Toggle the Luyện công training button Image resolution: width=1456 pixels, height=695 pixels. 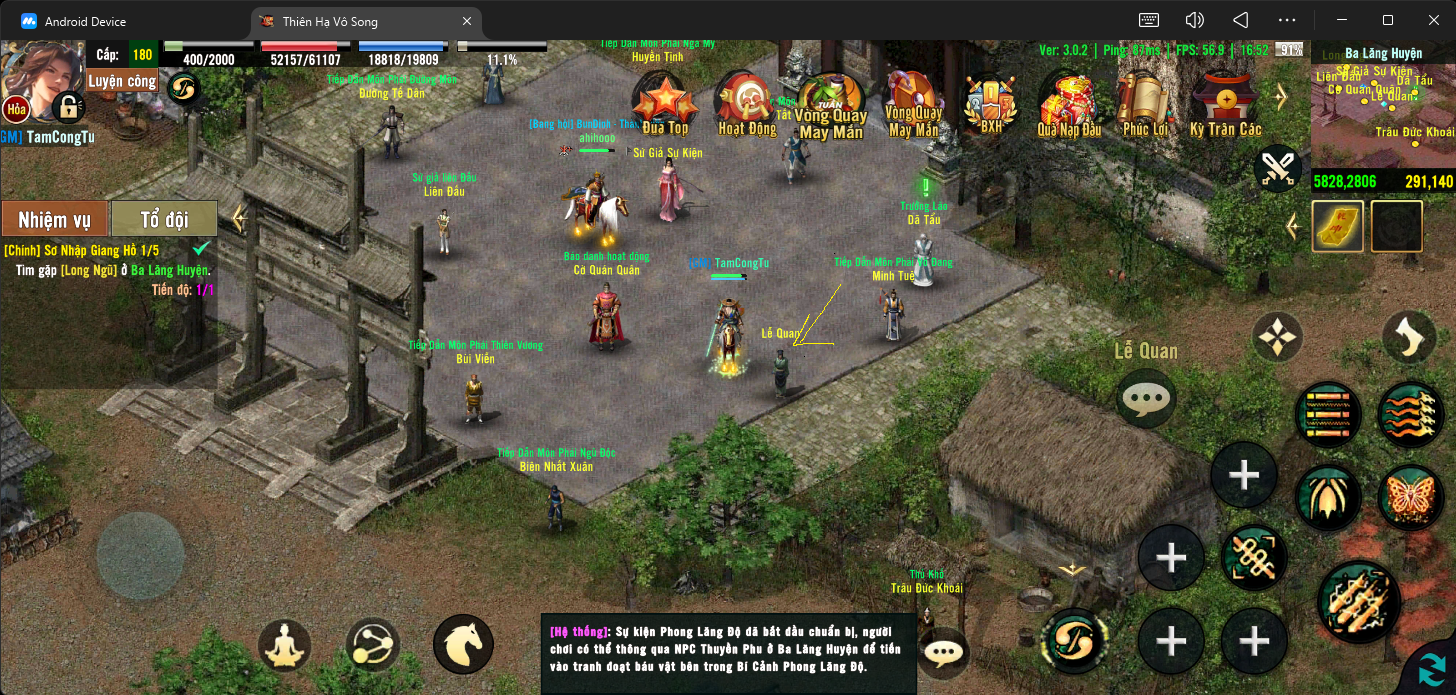coord(122,81)
